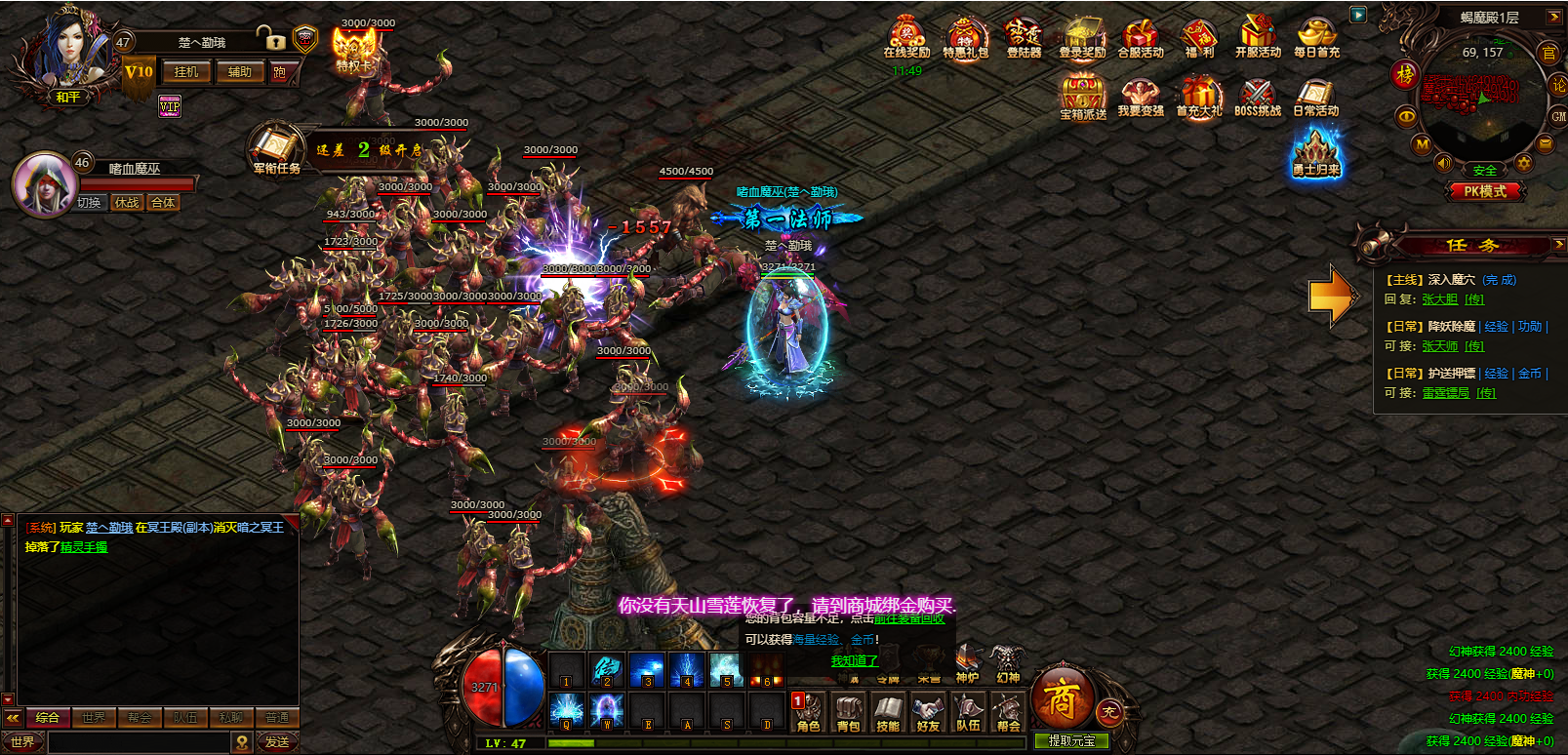Click the 提取元宝 button
The height and width of the screenshot is (755, 1568).
point(1071,741)
